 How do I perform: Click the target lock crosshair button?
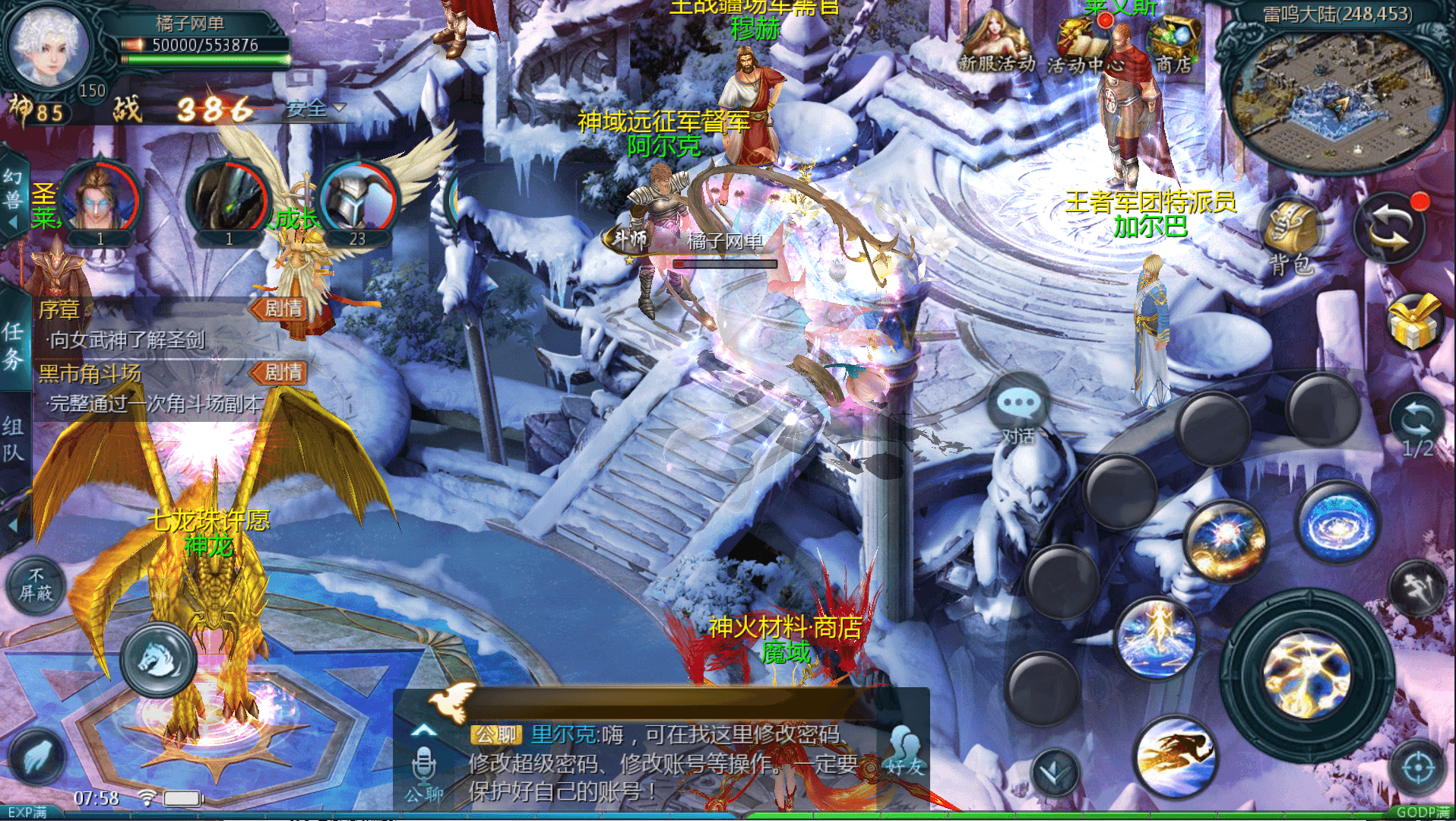pos(1418,768)
